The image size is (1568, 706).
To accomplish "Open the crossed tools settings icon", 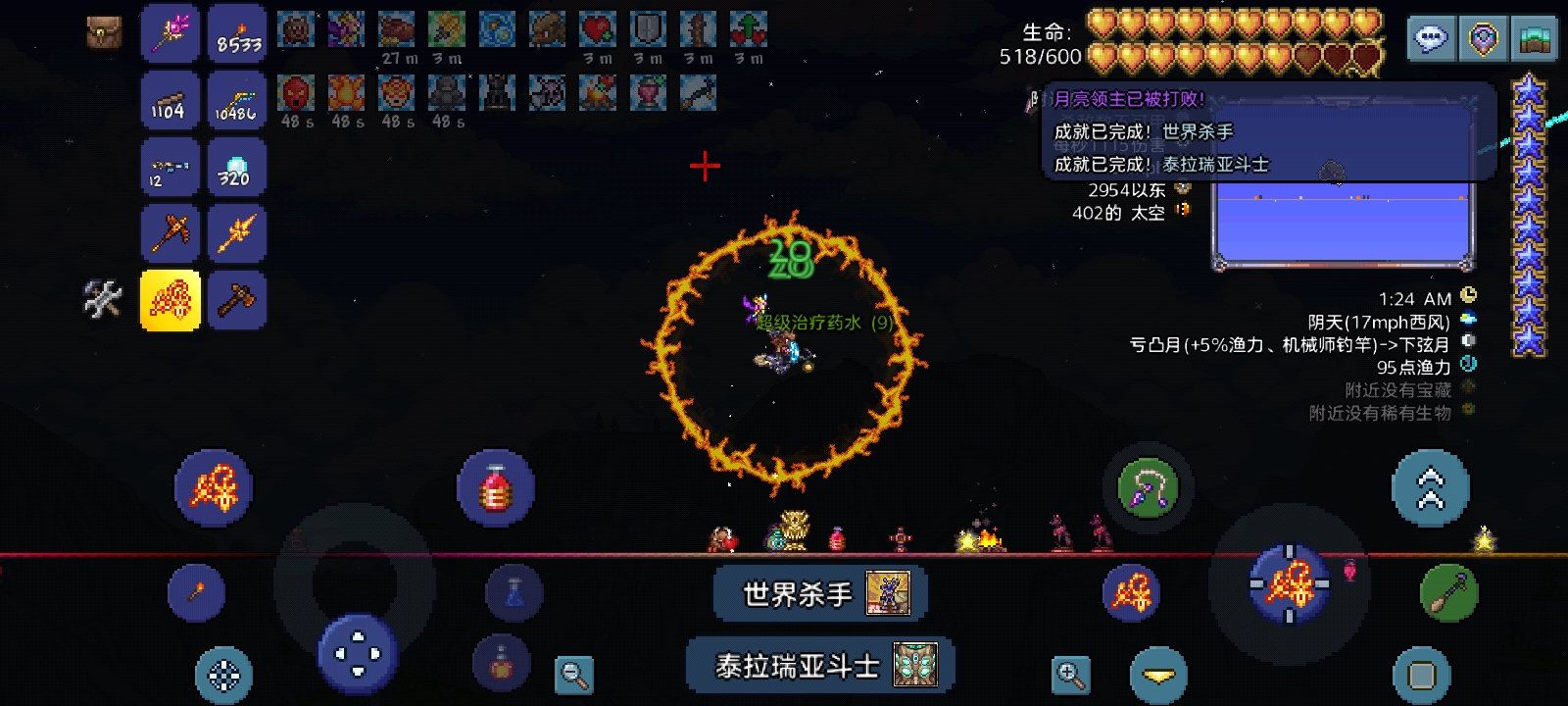I will pyautogui.click(x=103, y=300).
